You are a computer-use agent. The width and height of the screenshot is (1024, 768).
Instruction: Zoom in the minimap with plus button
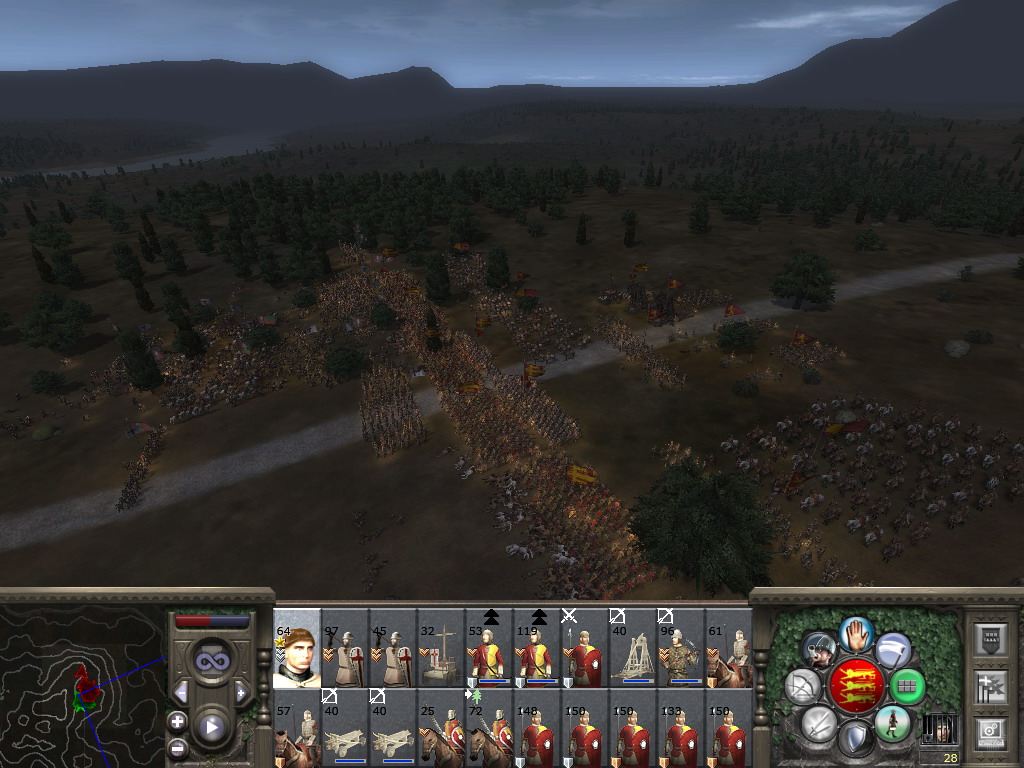[177, 721]
